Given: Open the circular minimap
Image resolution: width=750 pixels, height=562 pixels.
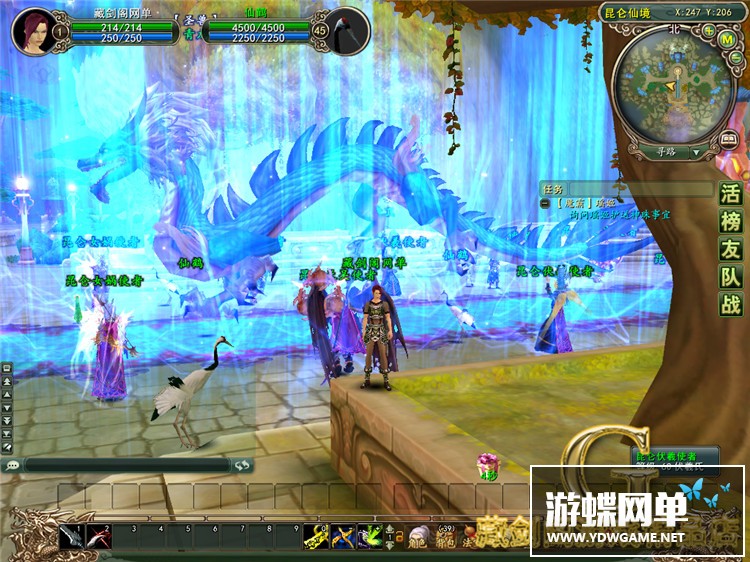Looking at the screenshot, I should (675, 82).
